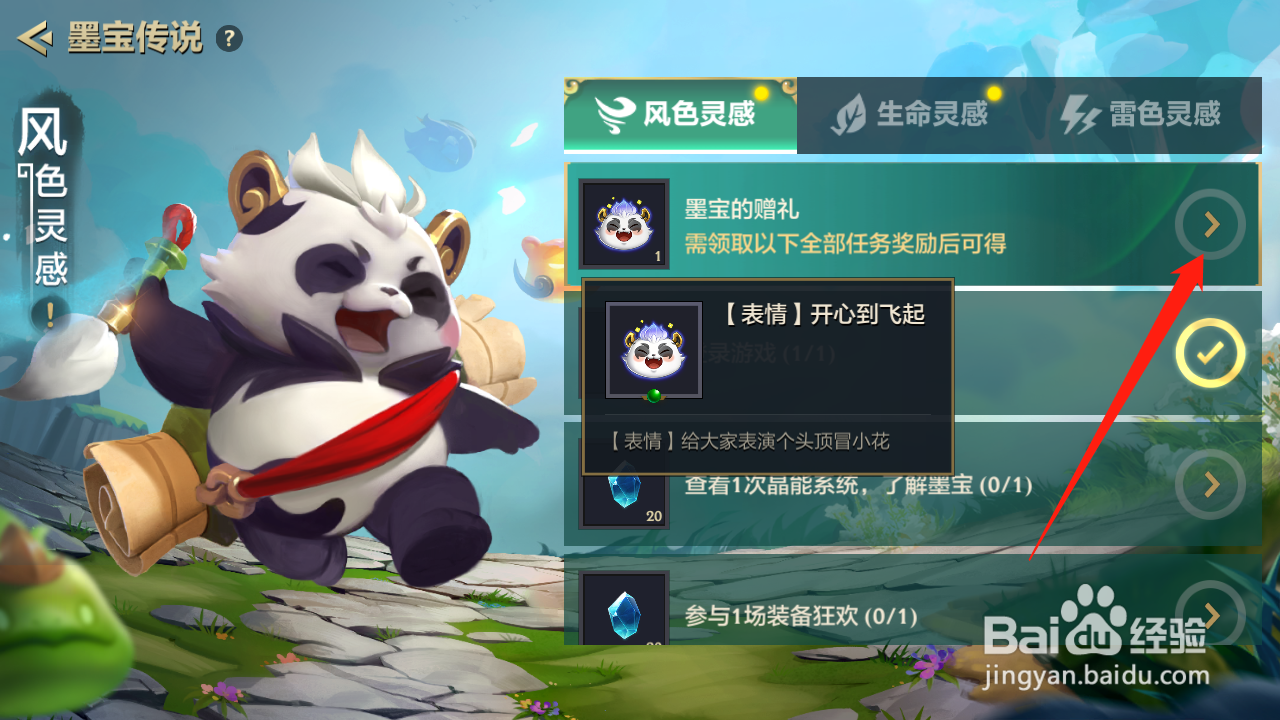Expand the 参与1场装备狂欢 task chevron

(1210, 619)
